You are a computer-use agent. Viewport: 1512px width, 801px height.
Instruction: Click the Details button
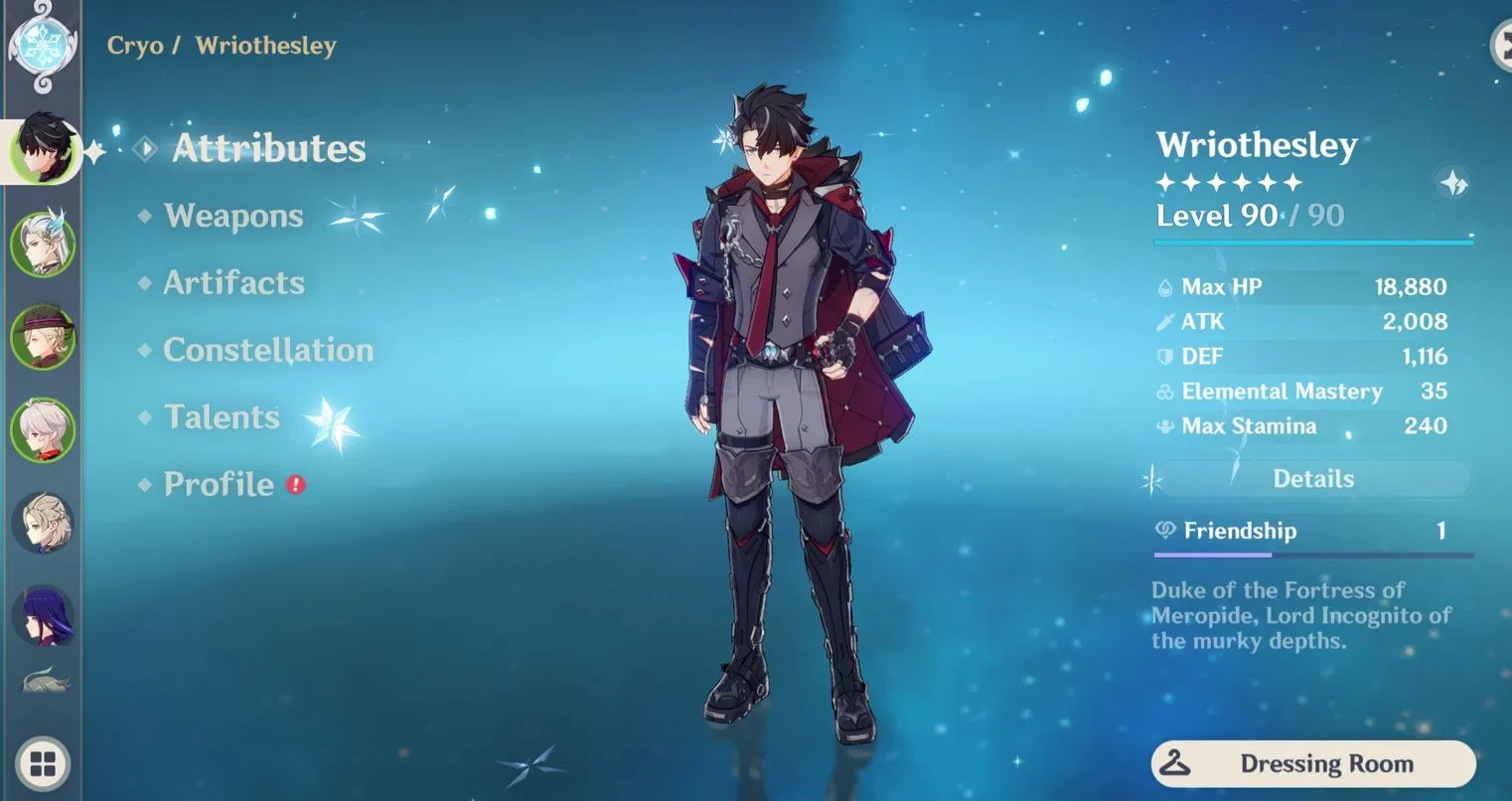1313,478
